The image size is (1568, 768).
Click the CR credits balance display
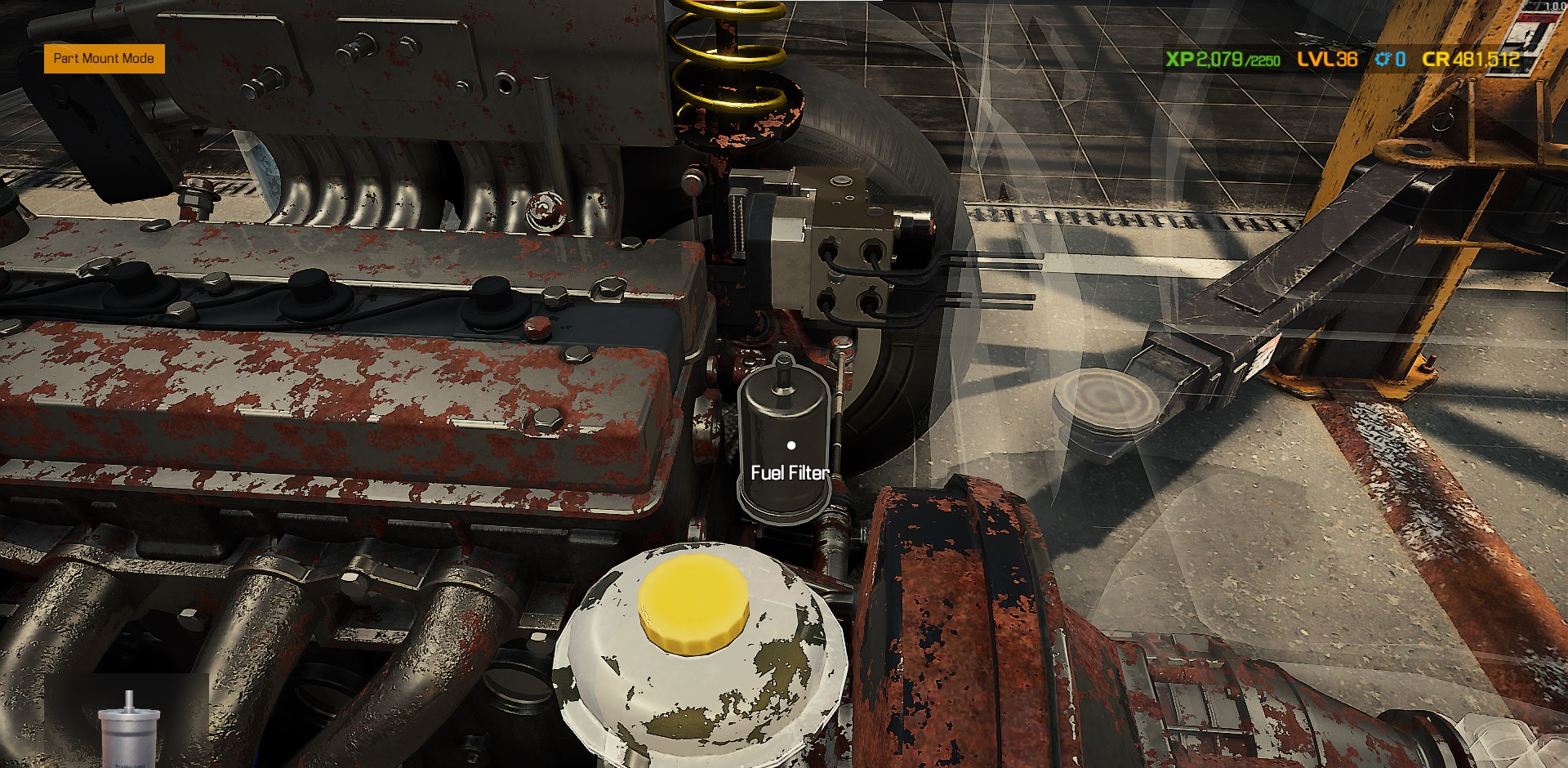point(1470,59)
